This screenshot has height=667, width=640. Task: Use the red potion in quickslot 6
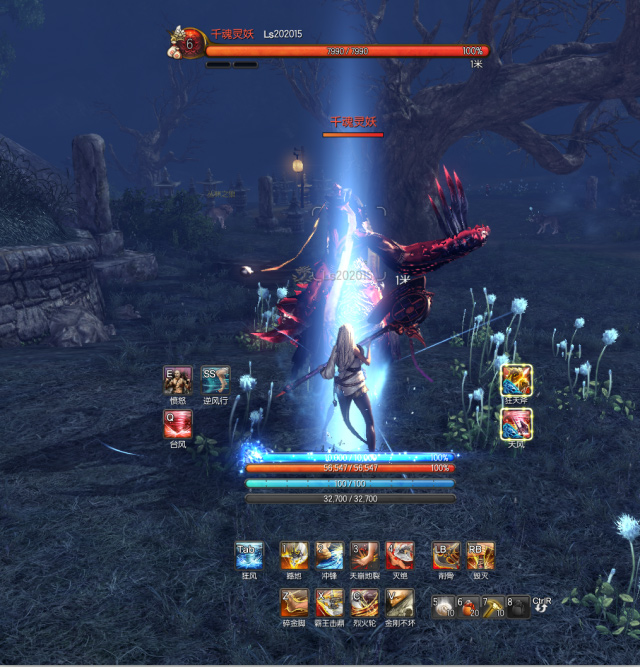[x=469, y=606]
